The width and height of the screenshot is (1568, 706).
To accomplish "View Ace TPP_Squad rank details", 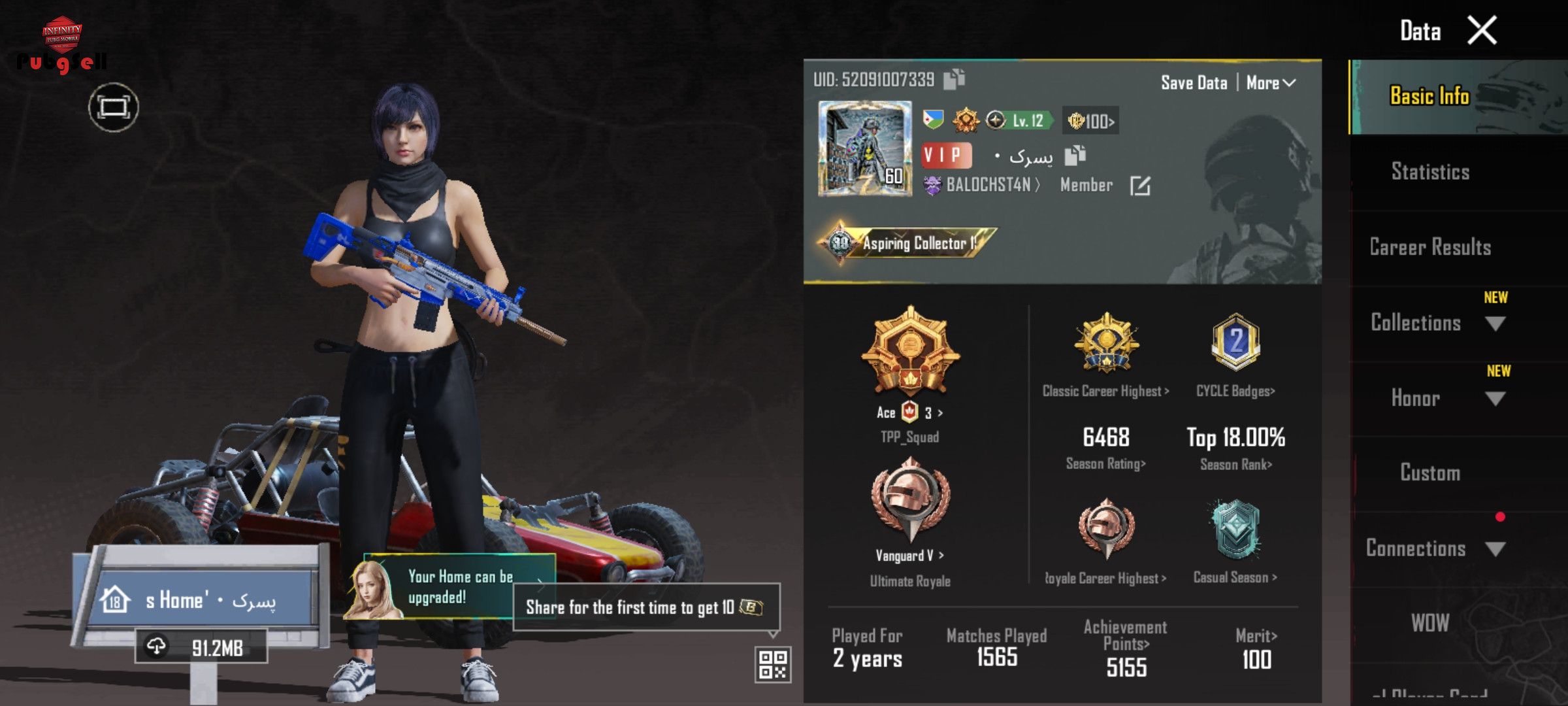I will [x=910, y=413].
